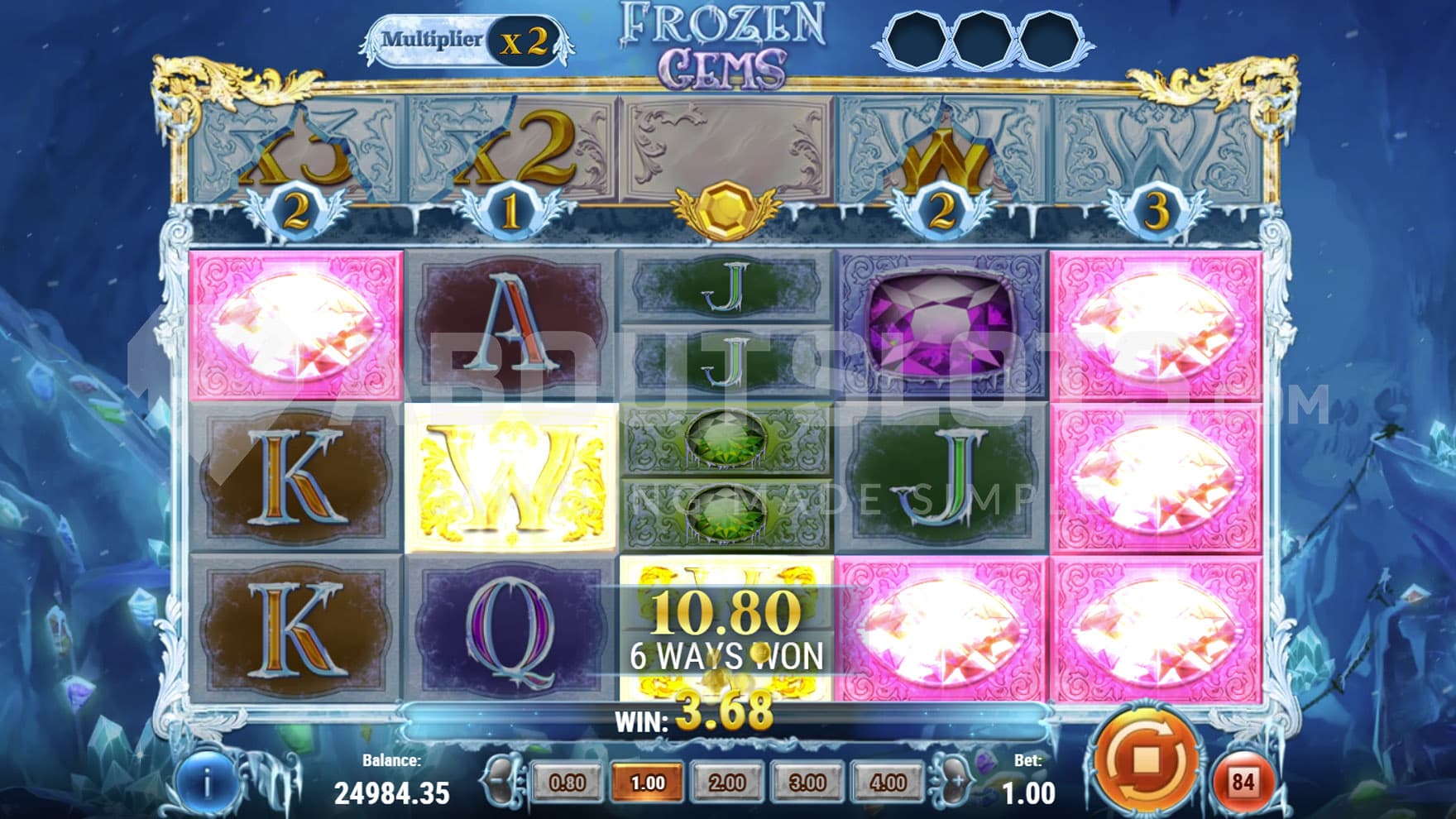Click the red autoplay counter showing 84
The width and height of the screenshot is (1456, 819).
pyautogui.click(x=1243, y=782)
